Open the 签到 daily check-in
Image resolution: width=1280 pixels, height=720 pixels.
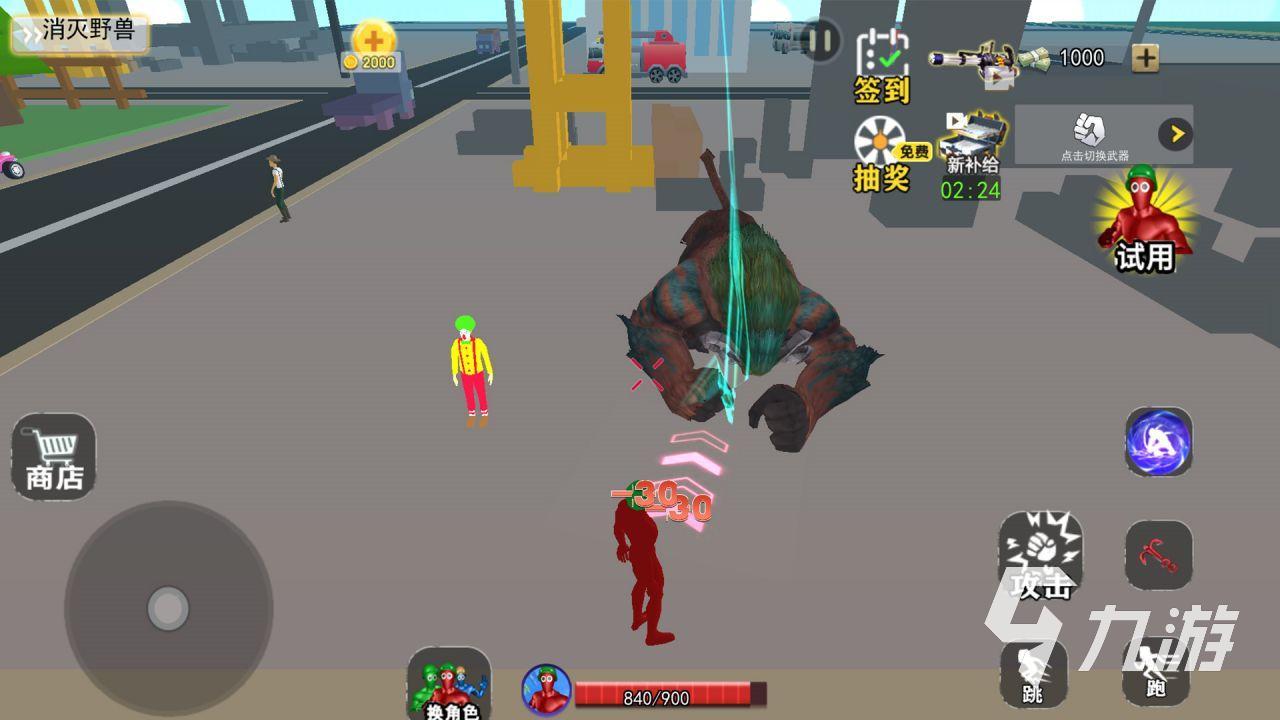pyautogui.click(x=881, y=64)
